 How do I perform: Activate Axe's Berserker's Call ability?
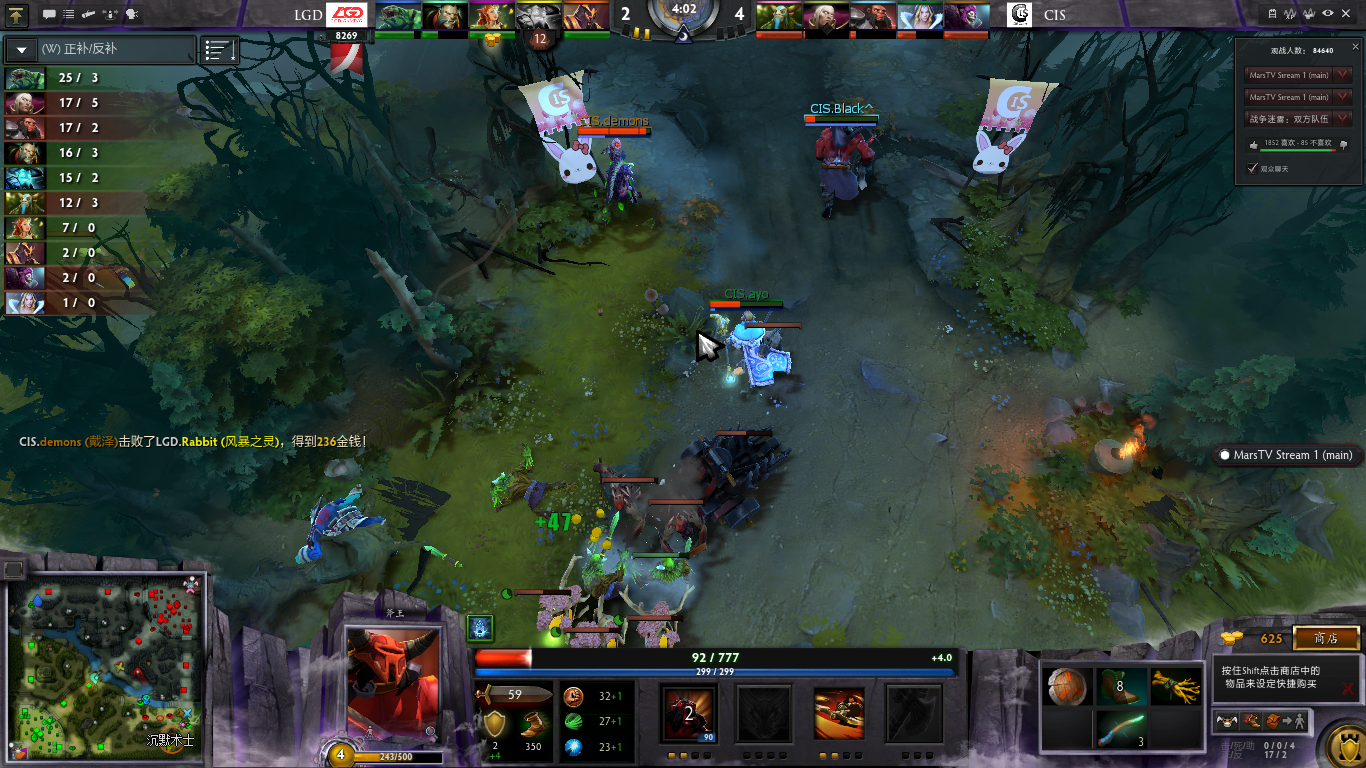coord(687,712)
